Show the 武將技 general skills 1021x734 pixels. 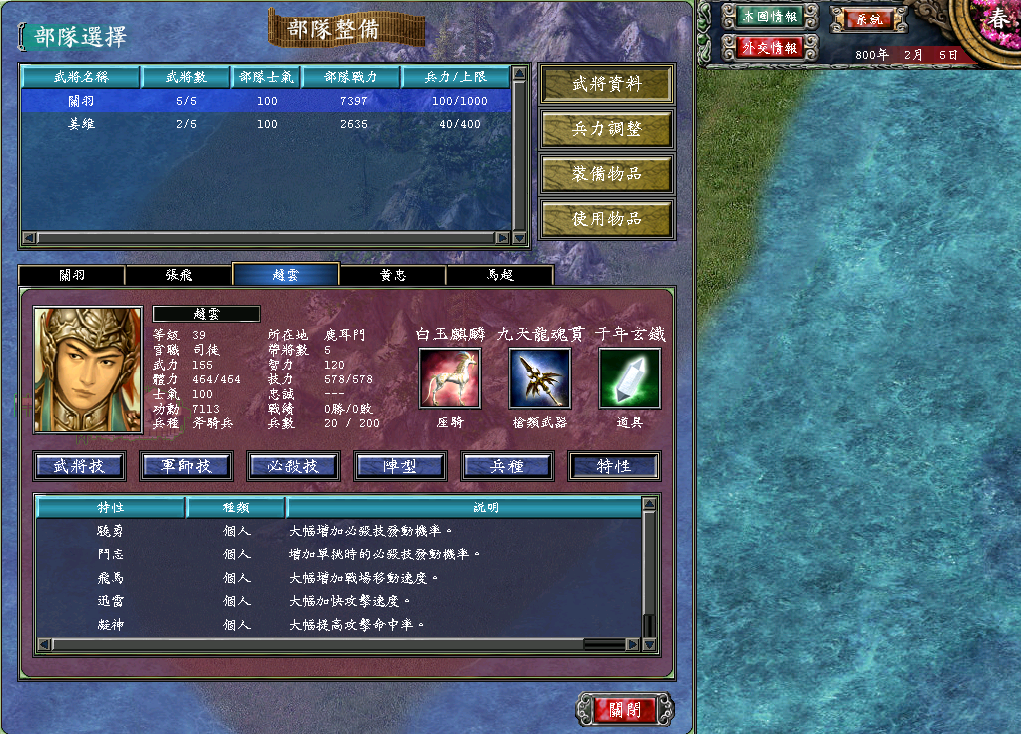click(x=79, y=466)
